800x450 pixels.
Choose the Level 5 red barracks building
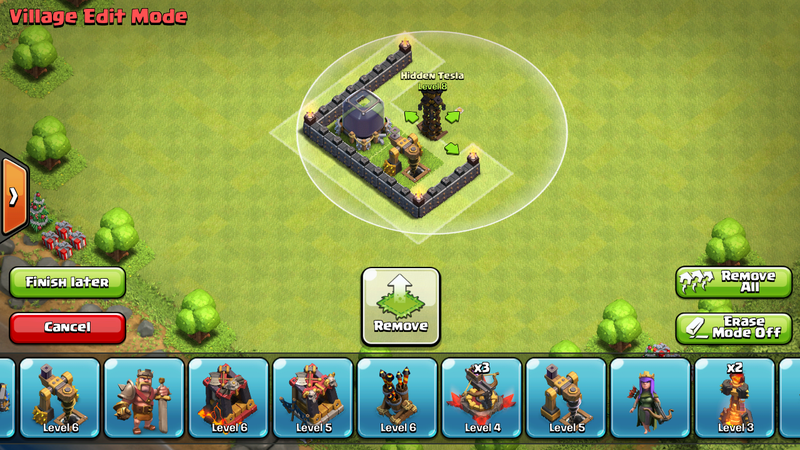coord(313,397)
